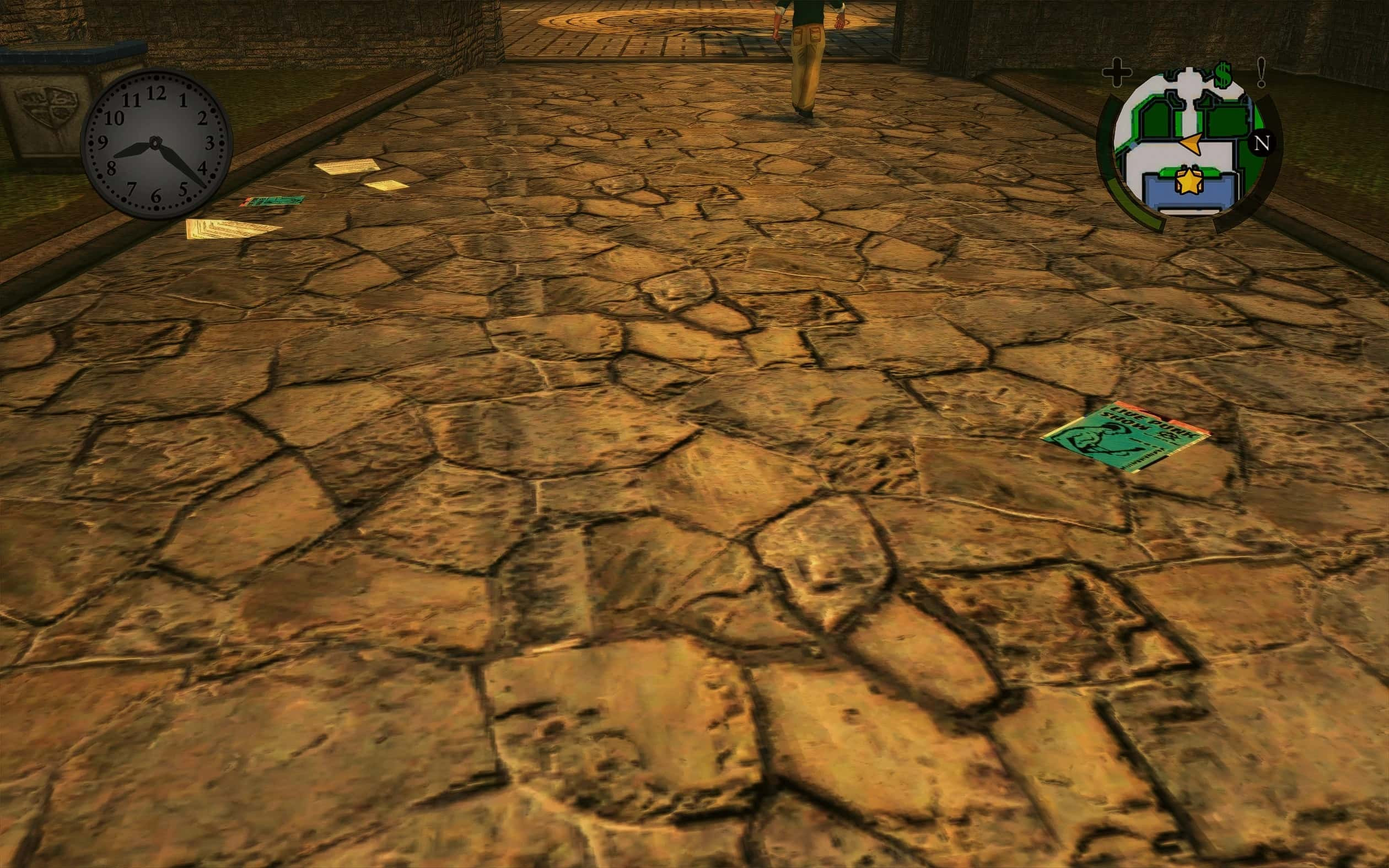Screen dimensions: 1389x868
Task: Click the health cross icon left of the minimap
Action: (1116, 72)
